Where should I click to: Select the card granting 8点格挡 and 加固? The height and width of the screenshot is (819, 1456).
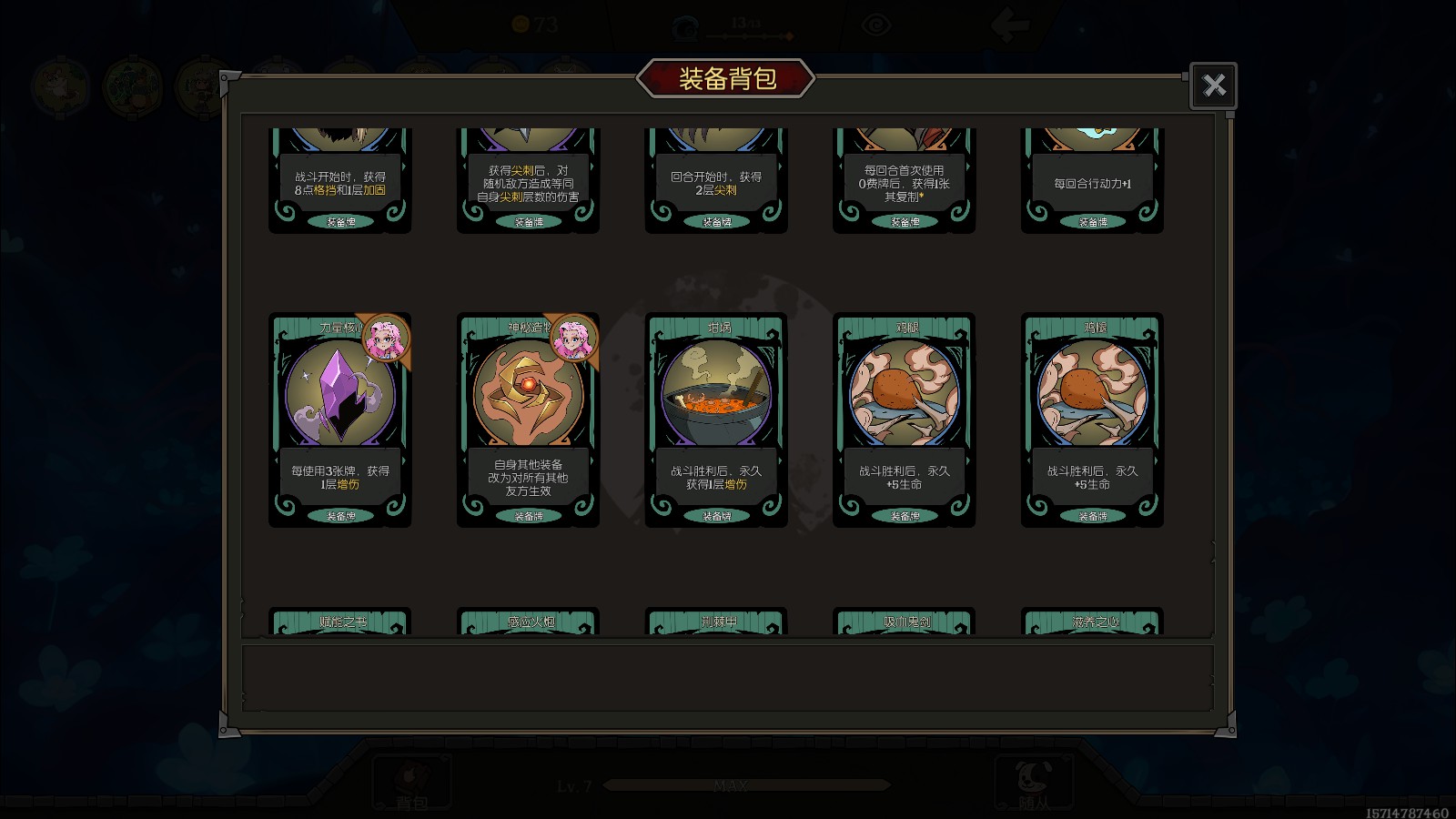(339, 182)
